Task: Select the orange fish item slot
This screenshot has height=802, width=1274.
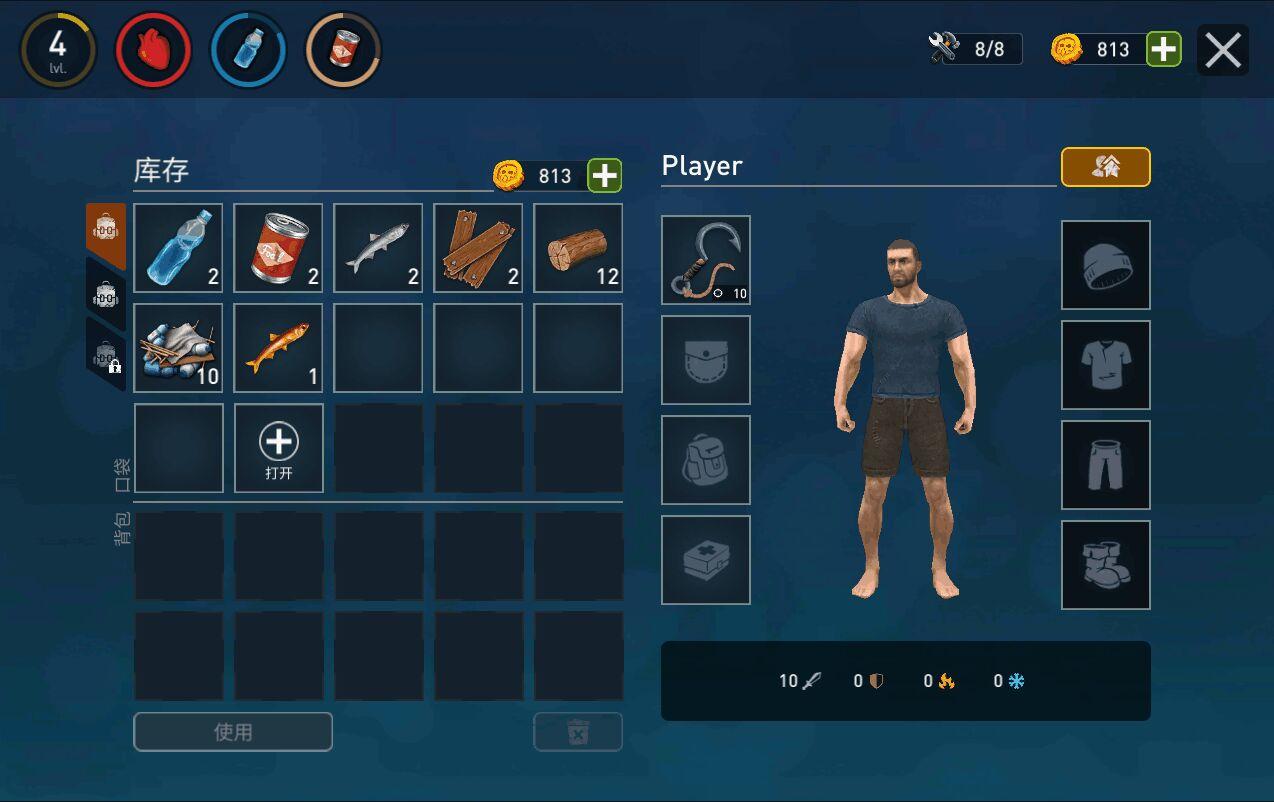Action: pos(278,348)
